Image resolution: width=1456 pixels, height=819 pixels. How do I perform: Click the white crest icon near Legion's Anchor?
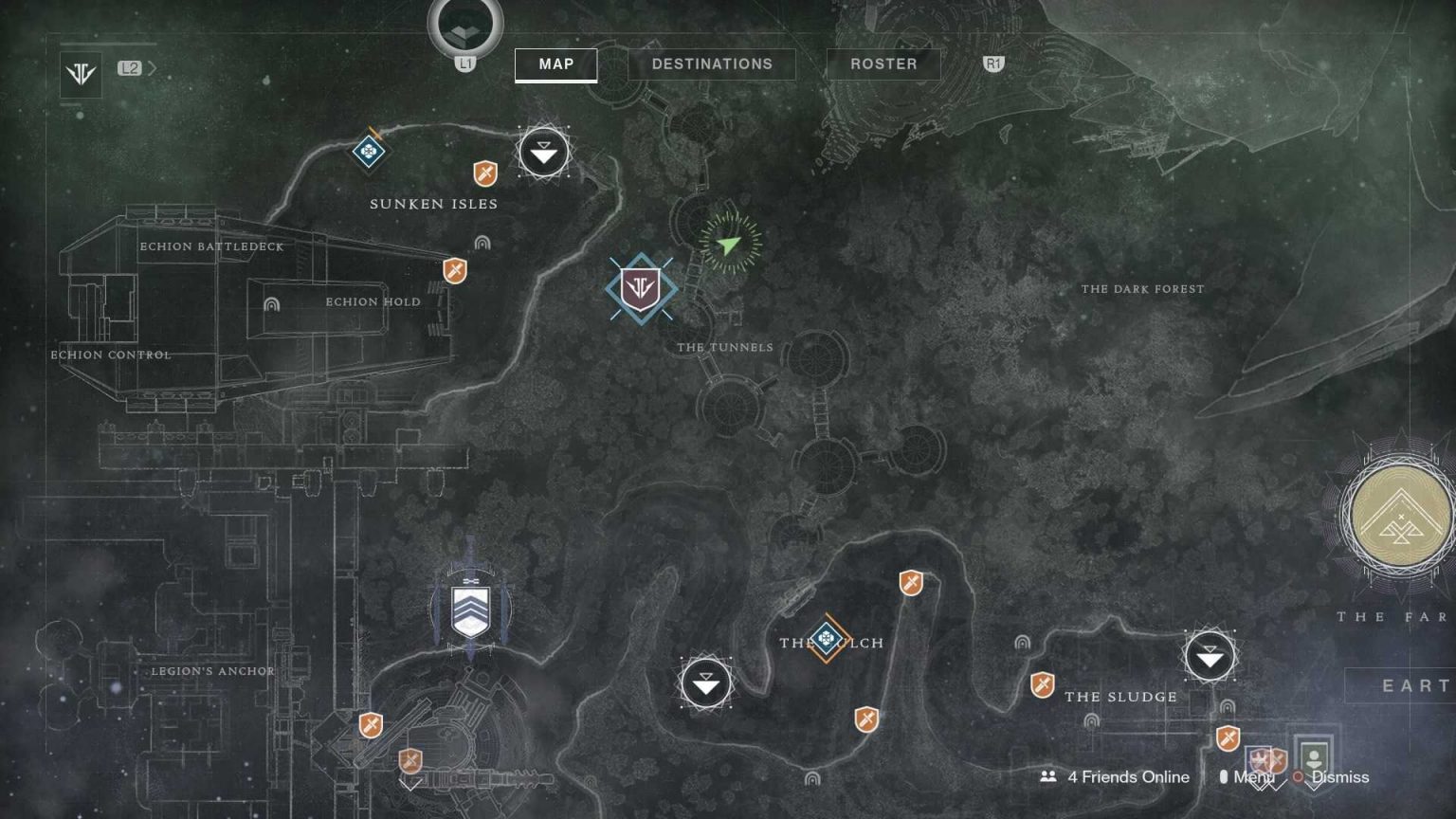point(471,610)
